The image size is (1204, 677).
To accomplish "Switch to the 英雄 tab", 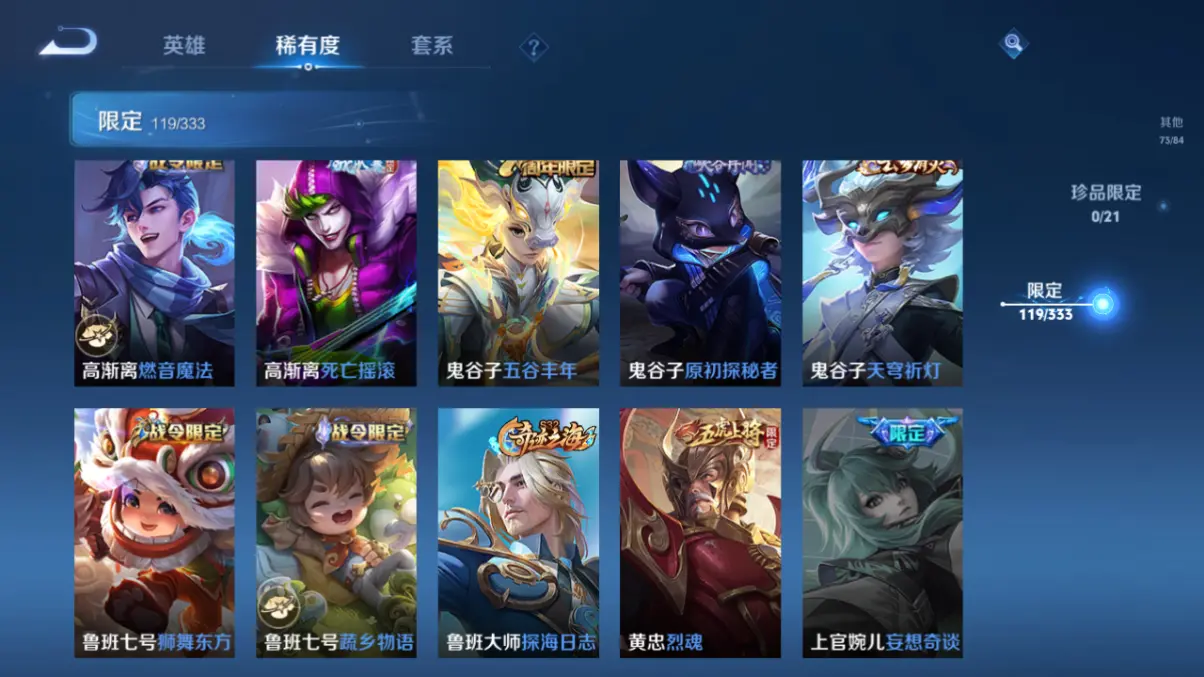I will point(184,46).
